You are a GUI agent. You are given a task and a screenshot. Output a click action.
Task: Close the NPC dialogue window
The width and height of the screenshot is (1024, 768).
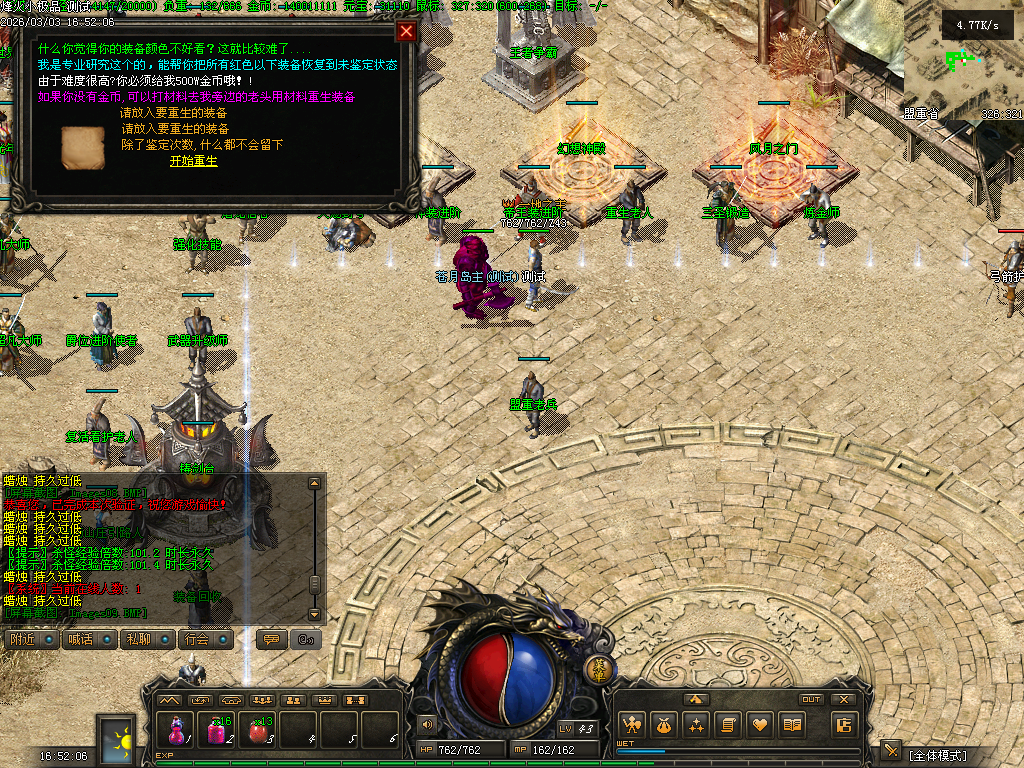click(406, 31)
